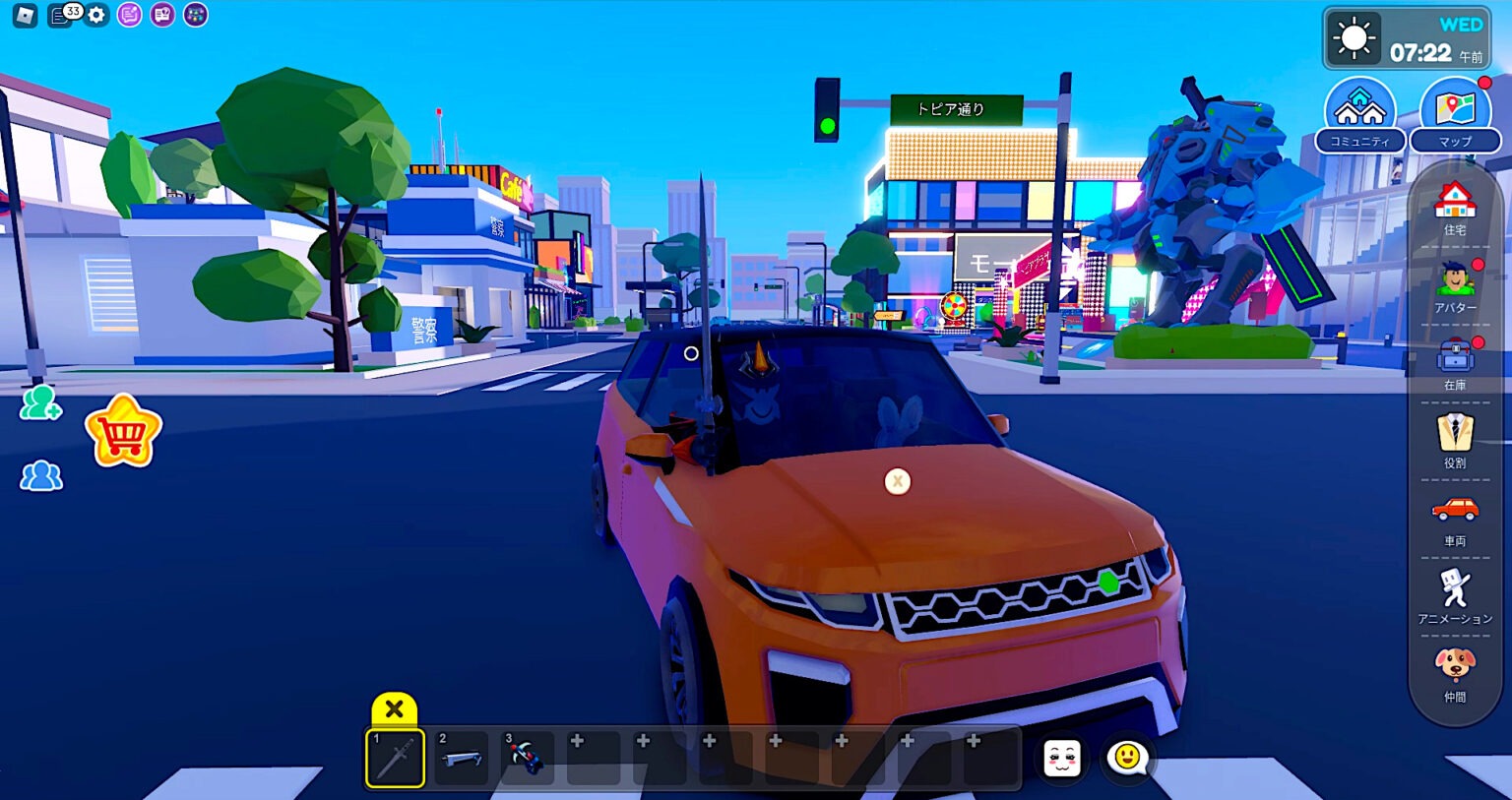The width and height of the screenshot is (1512, 800).
Task: Open the settings gear menu
Action: [94, 15]
